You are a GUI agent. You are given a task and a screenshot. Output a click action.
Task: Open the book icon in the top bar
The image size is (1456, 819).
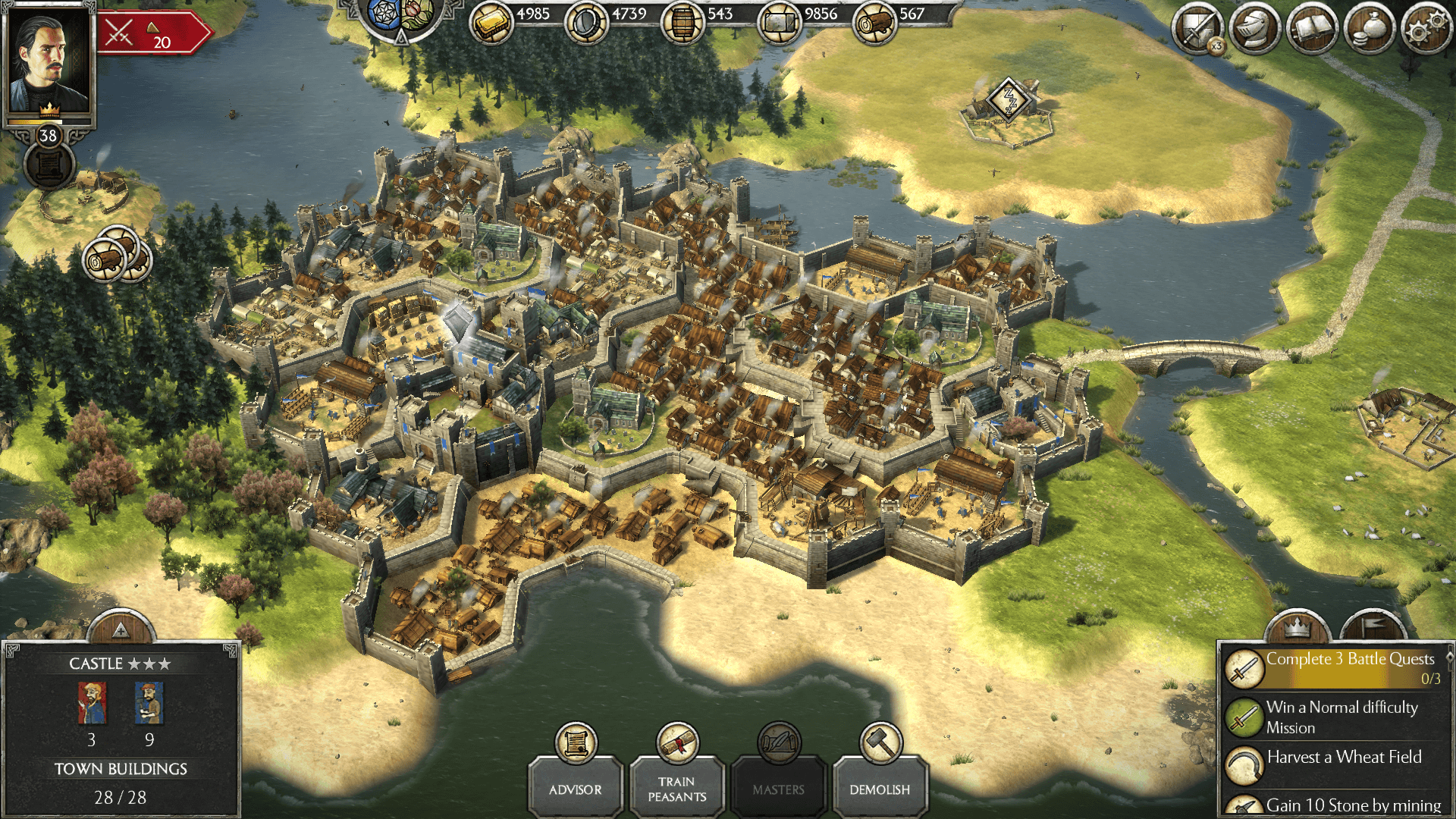1312,30
